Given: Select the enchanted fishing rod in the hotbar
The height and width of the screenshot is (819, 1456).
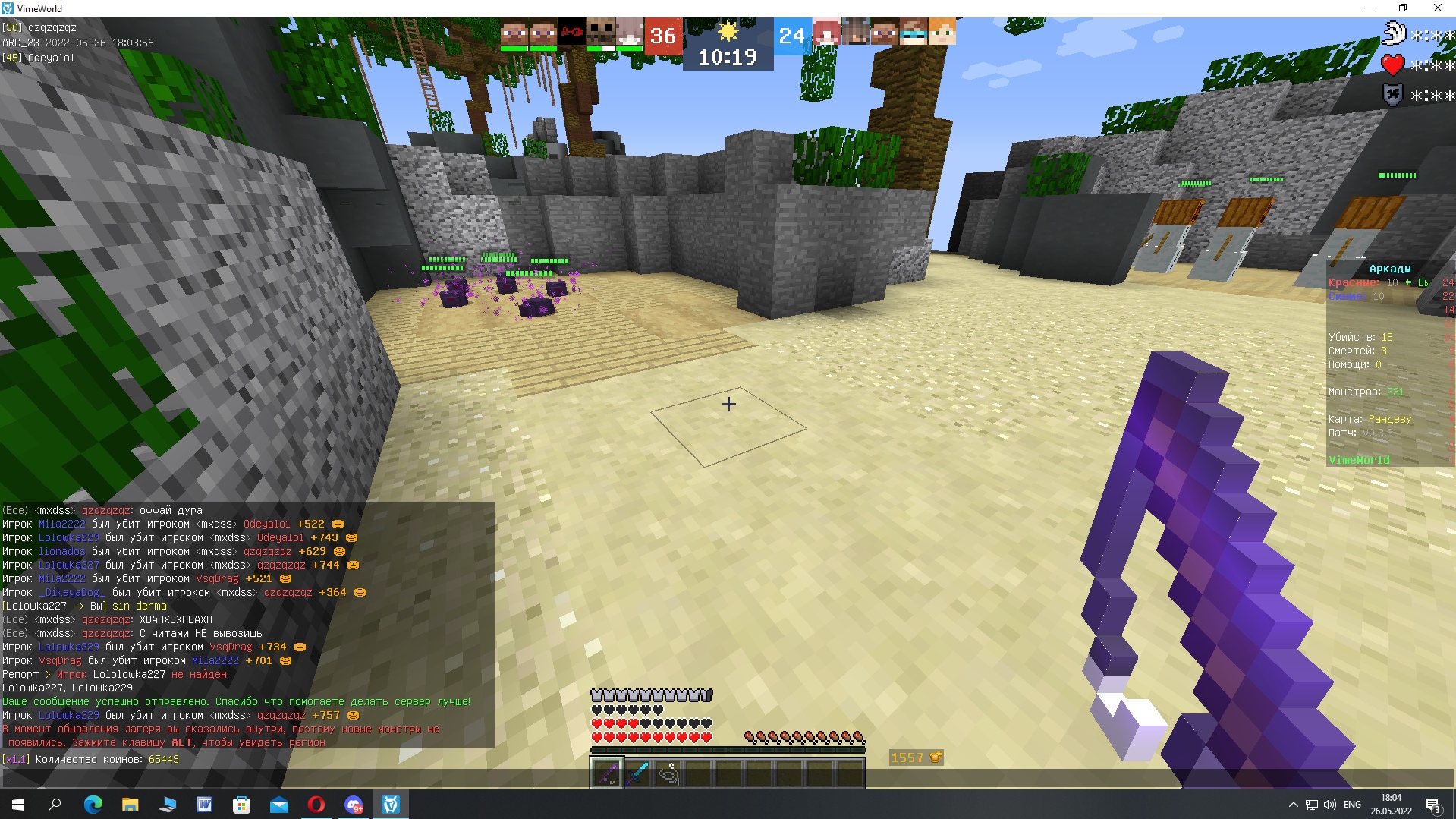Looking at the screenshot, I should click(x=605, y=772).
